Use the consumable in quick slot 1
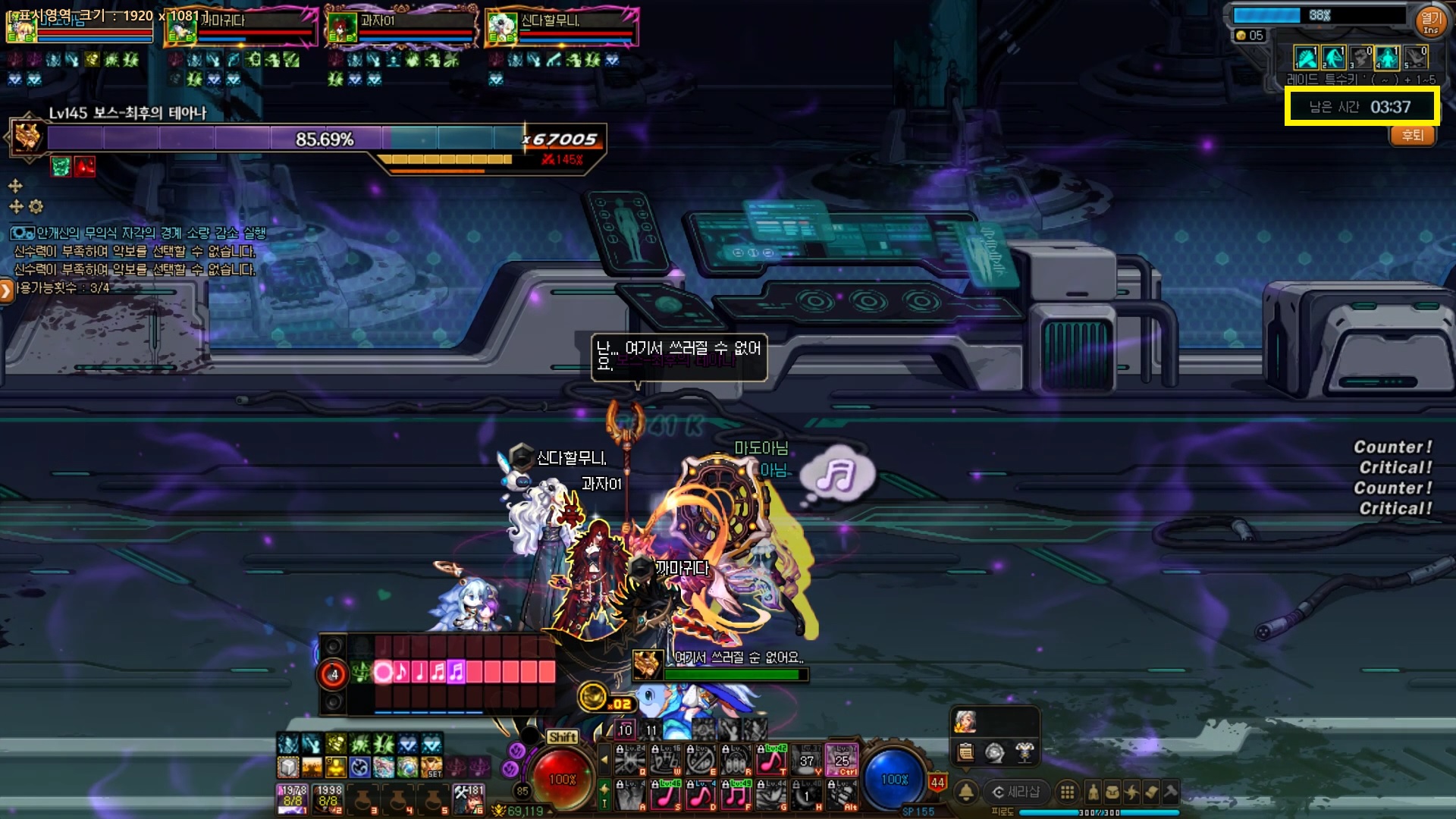 [x=293, y=799]
